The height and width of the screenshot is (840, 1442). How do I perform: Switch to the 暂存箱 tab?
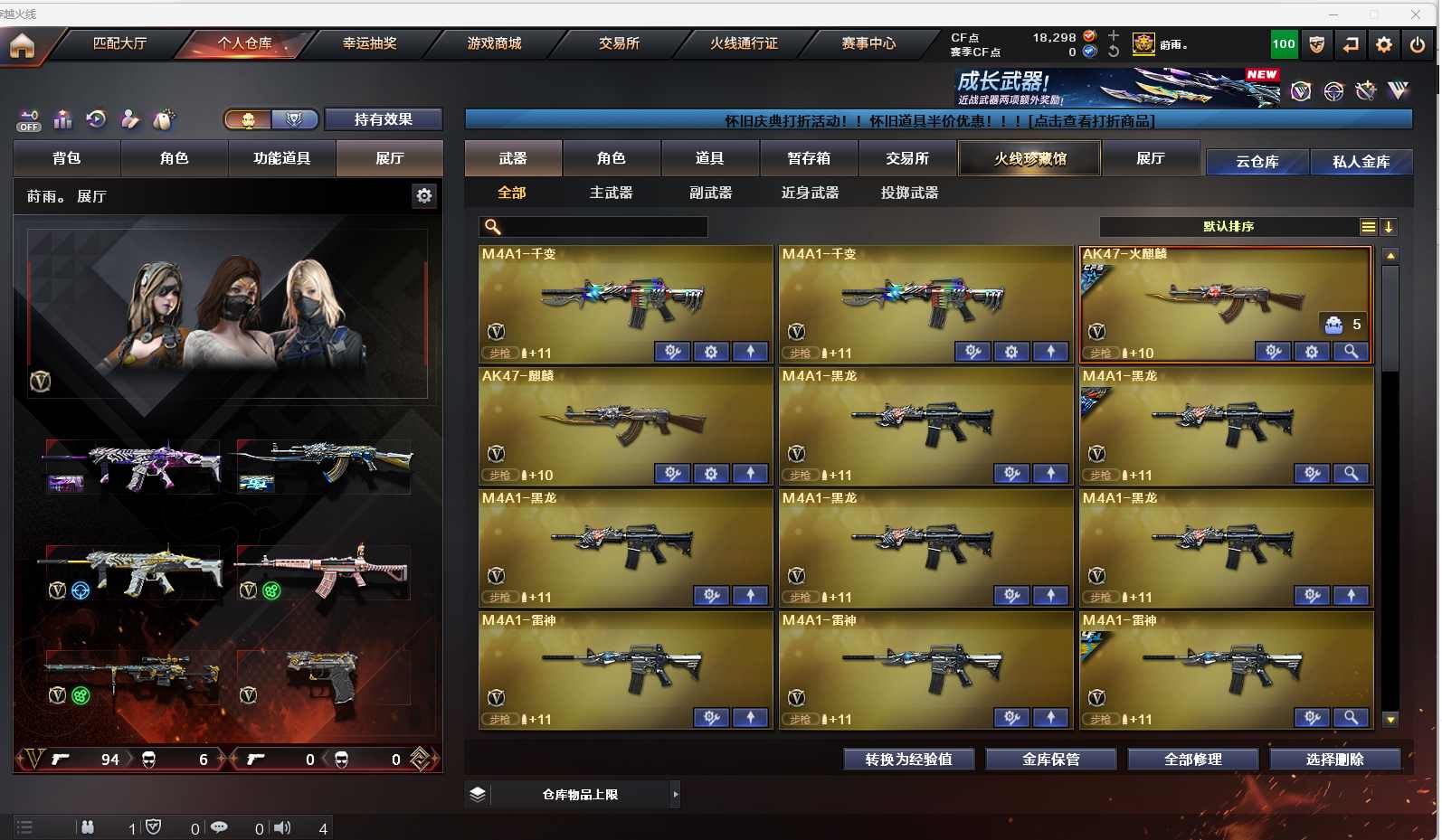tap(808, 158)
